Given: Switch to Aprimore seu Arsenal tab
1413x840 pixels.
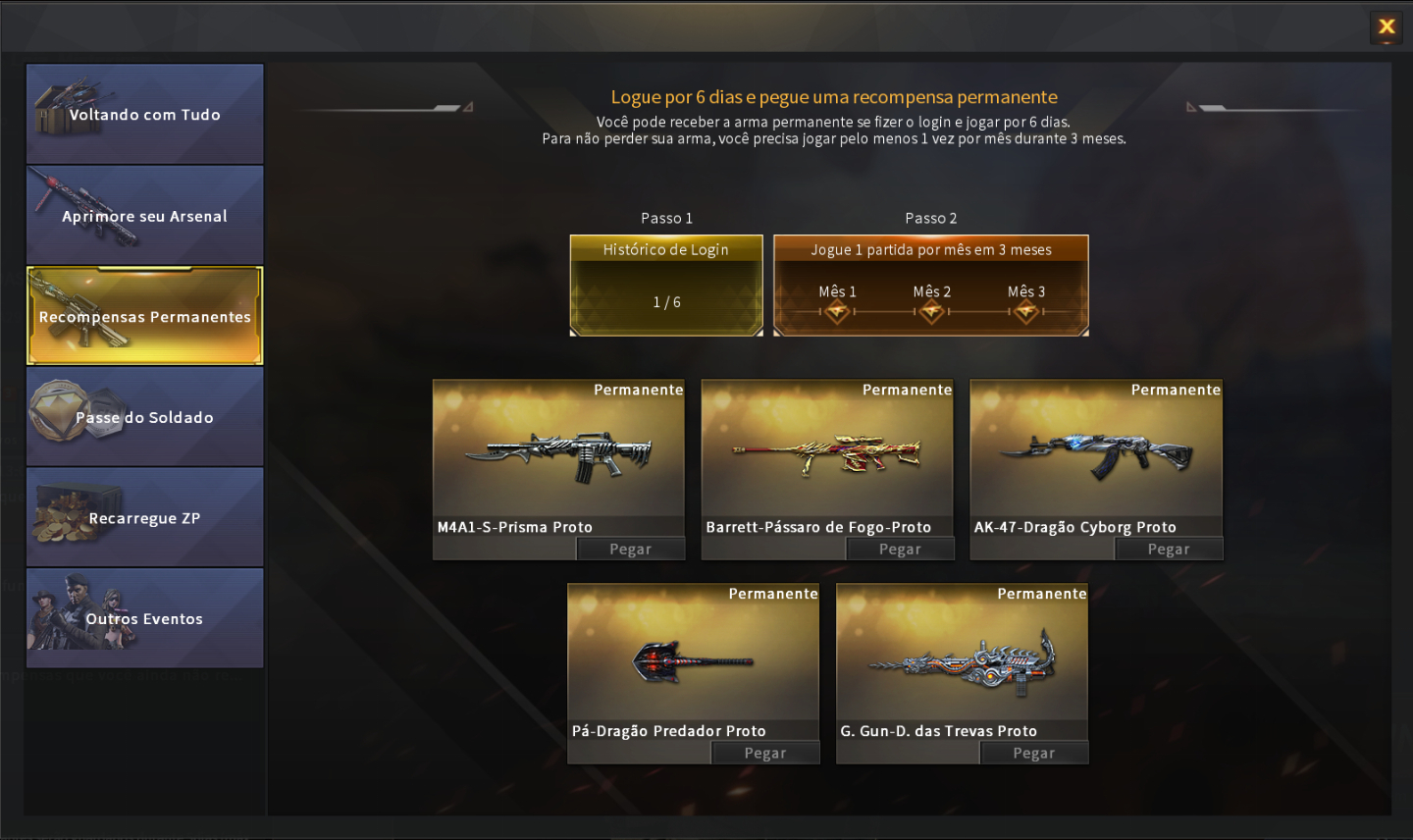Looking at the screenshot, I should pos(145,216).
